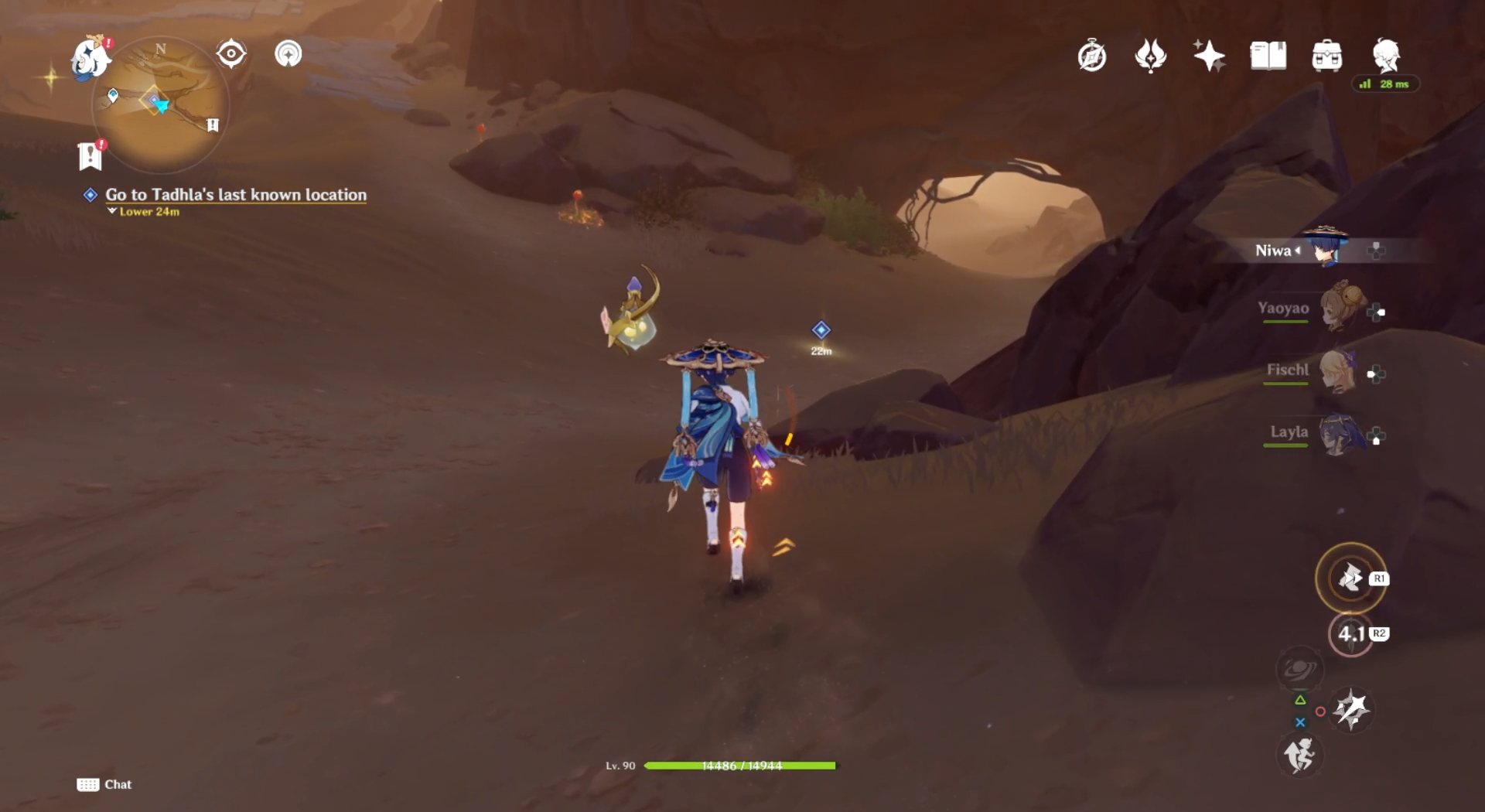The width and height of the screenshot is (1485, 812).
Task: Open the Chat box
Action: 104,784
